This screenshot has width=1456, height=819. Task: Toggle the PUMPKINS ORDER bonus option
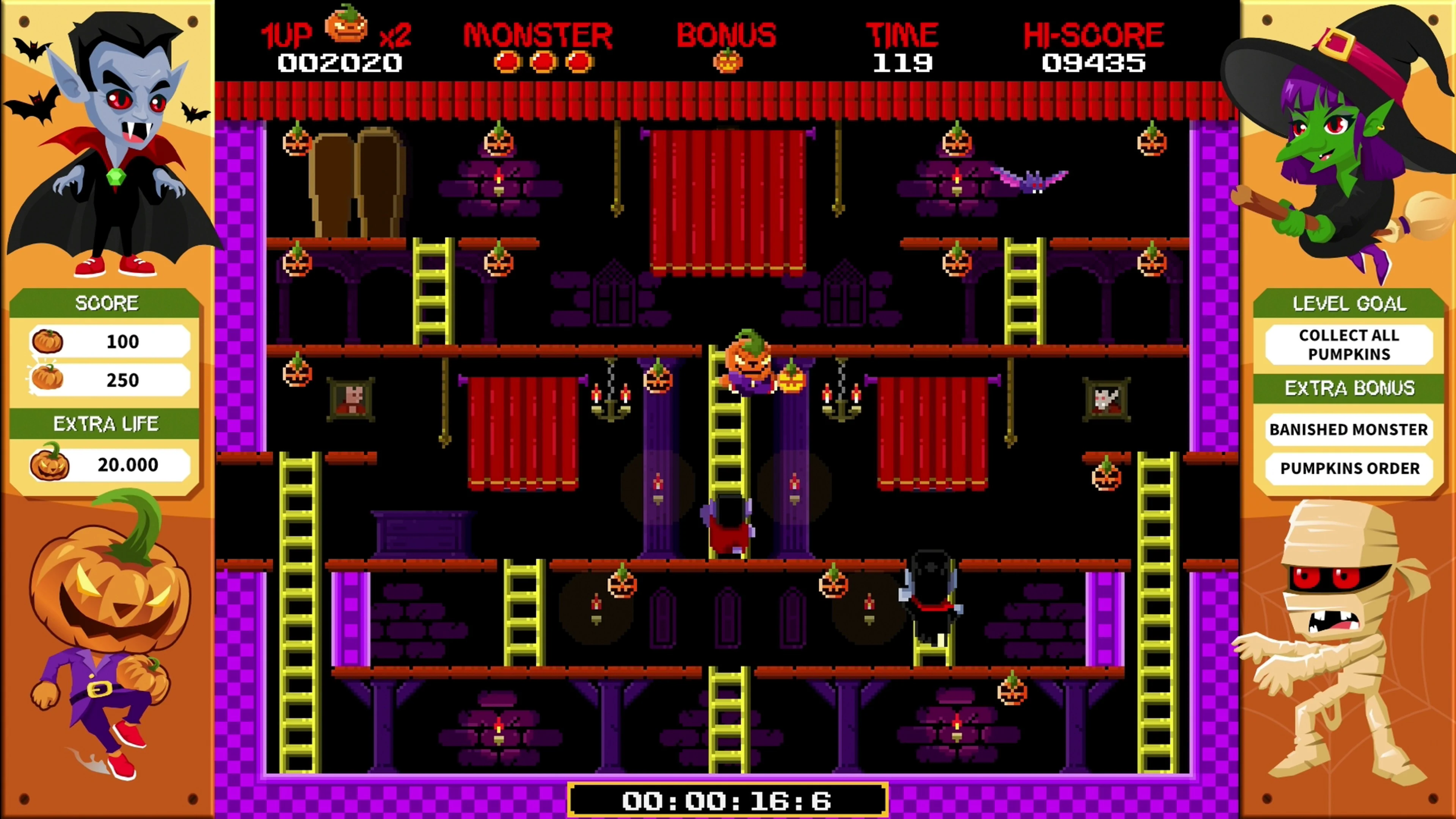pyautogui.click(x=1349, y=469)
